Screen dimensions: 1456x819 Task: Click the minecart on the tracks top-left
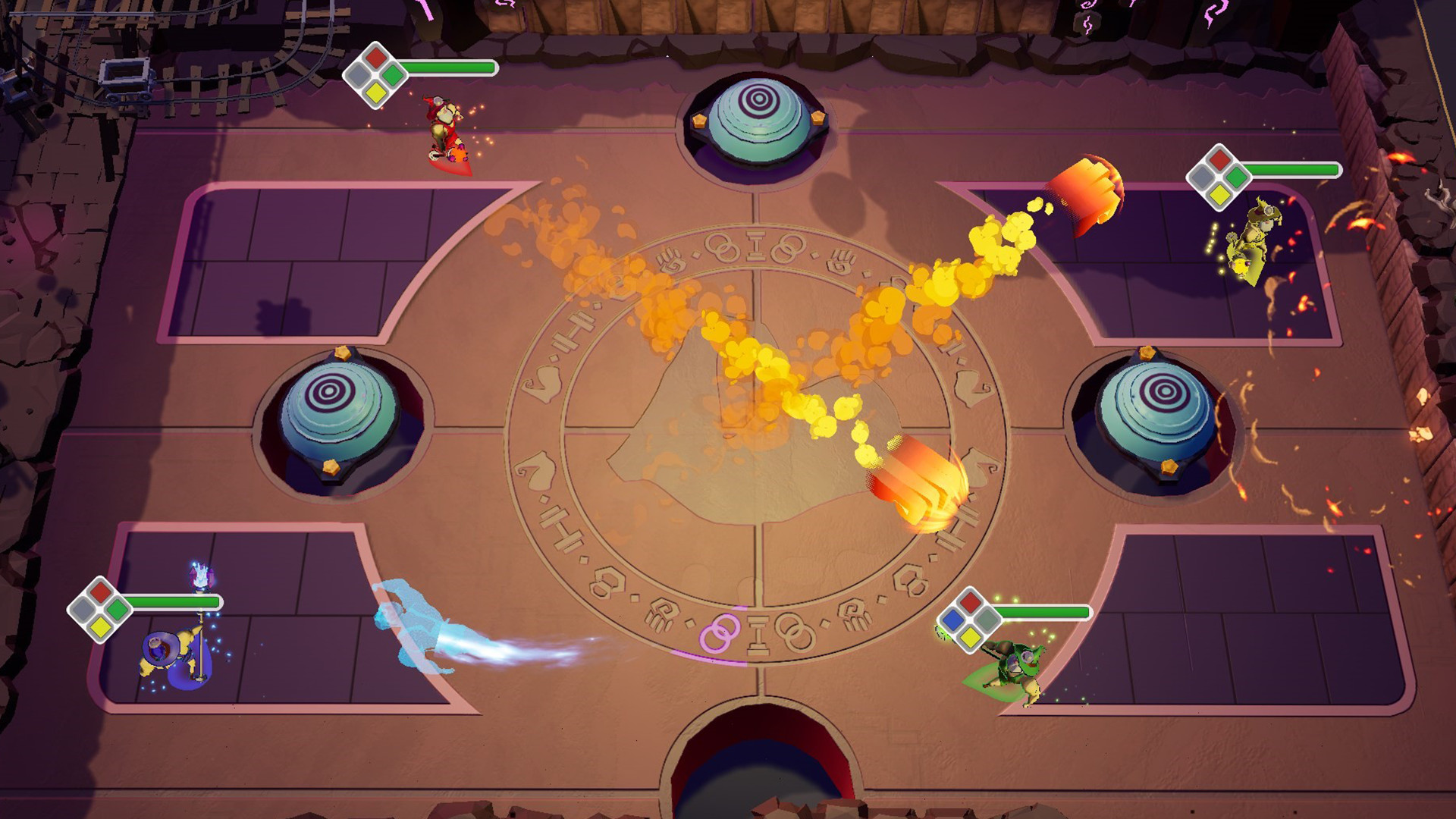tap(125, 80)
